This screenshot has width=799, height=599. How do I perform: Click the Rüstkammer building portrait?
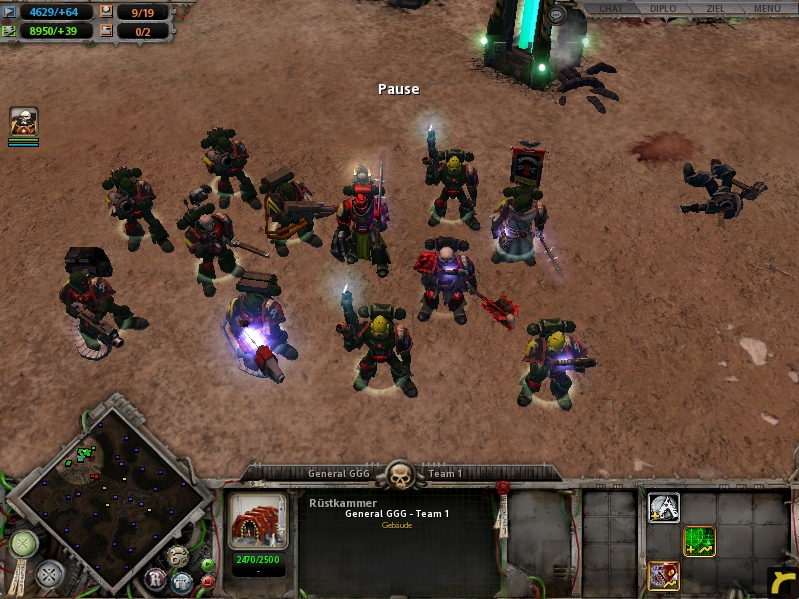258,521
